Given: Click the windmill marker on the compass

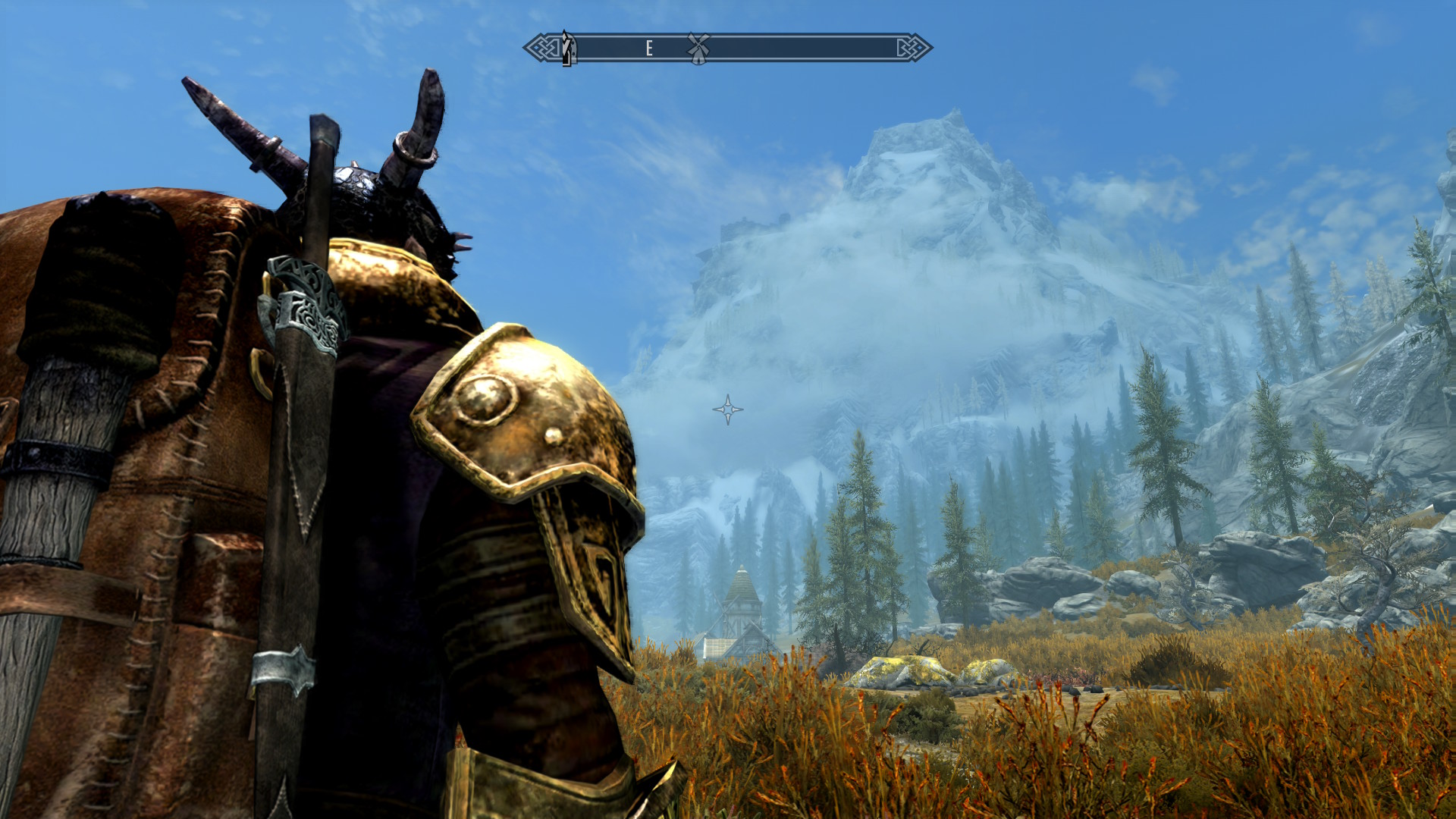Looking at the screenshot, I should pyautogui.click(x=698, y=48).
